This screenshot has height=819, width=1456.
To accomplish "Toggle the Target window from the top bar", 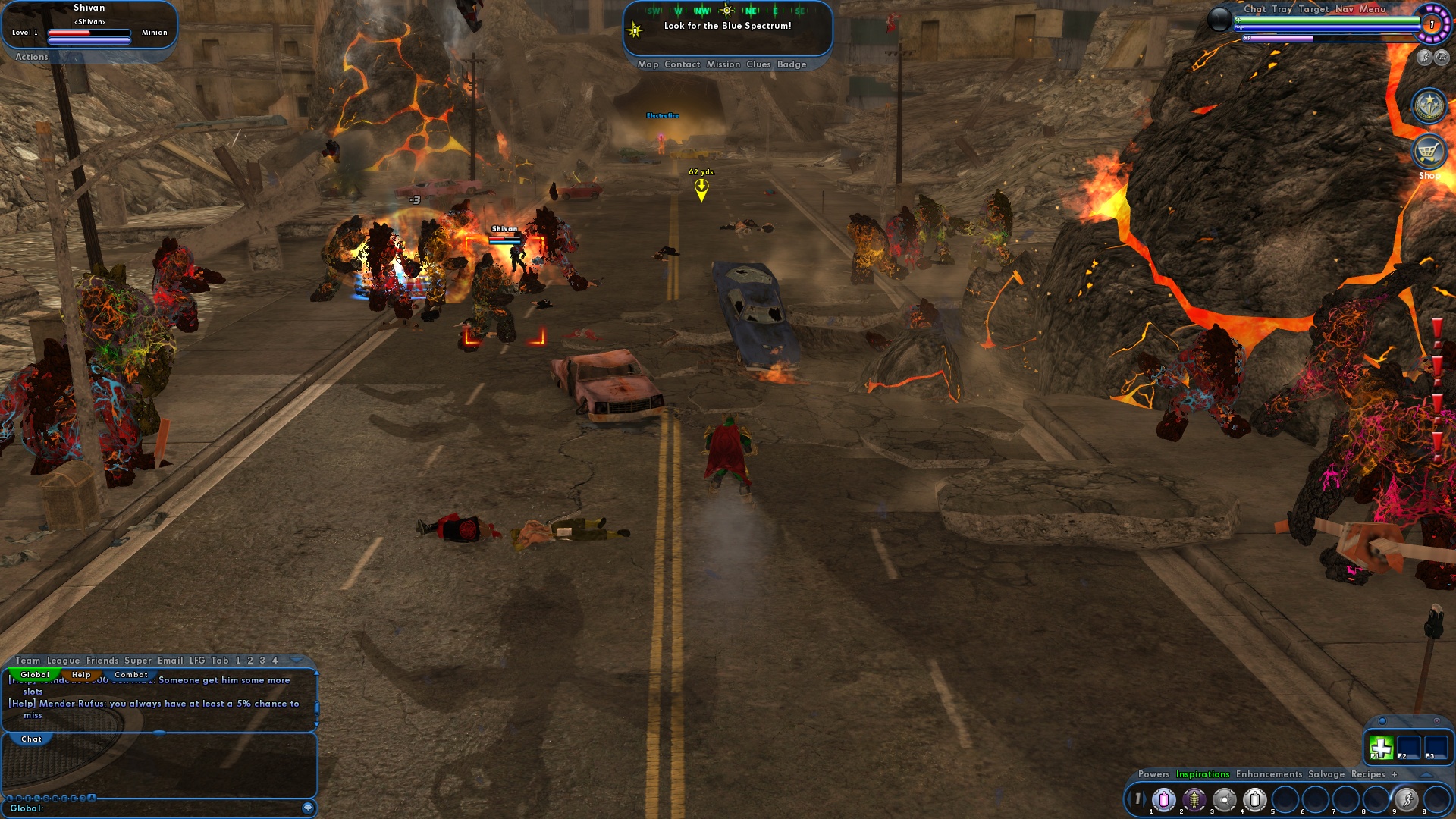I will coord(1313,9).
